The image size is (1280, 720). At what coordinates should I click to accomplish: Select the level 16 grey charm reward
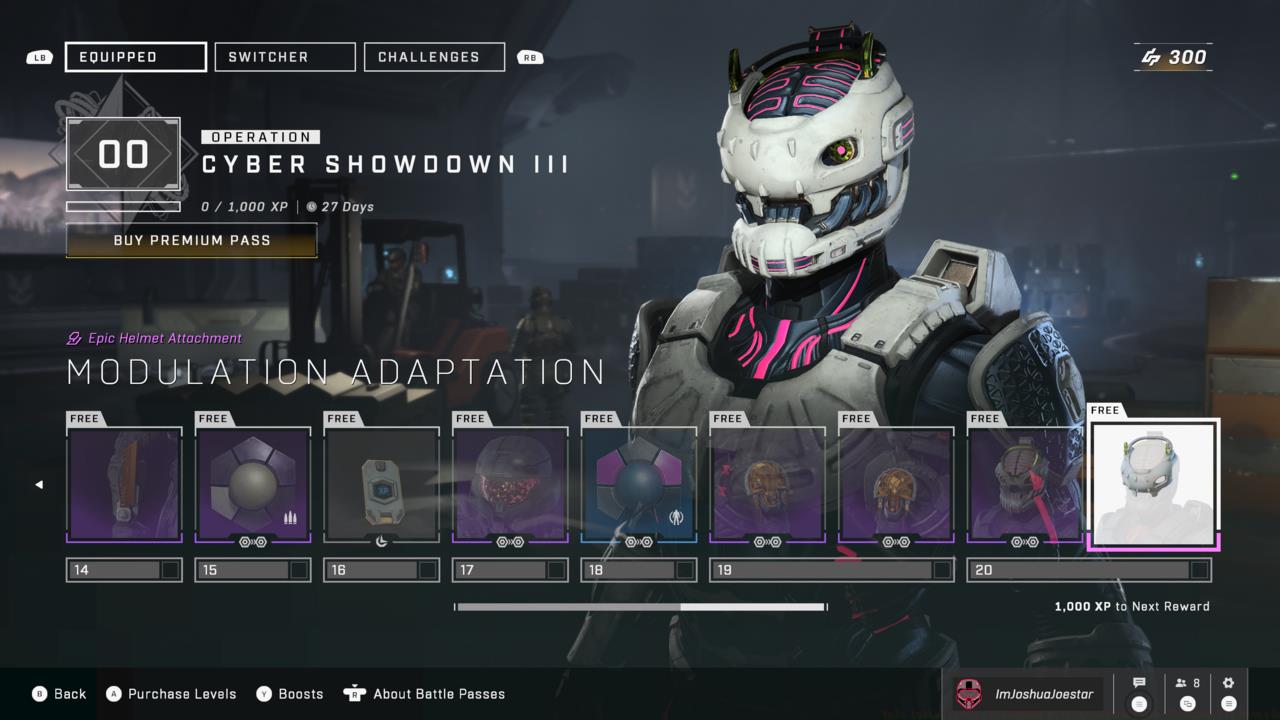[381, 485]
